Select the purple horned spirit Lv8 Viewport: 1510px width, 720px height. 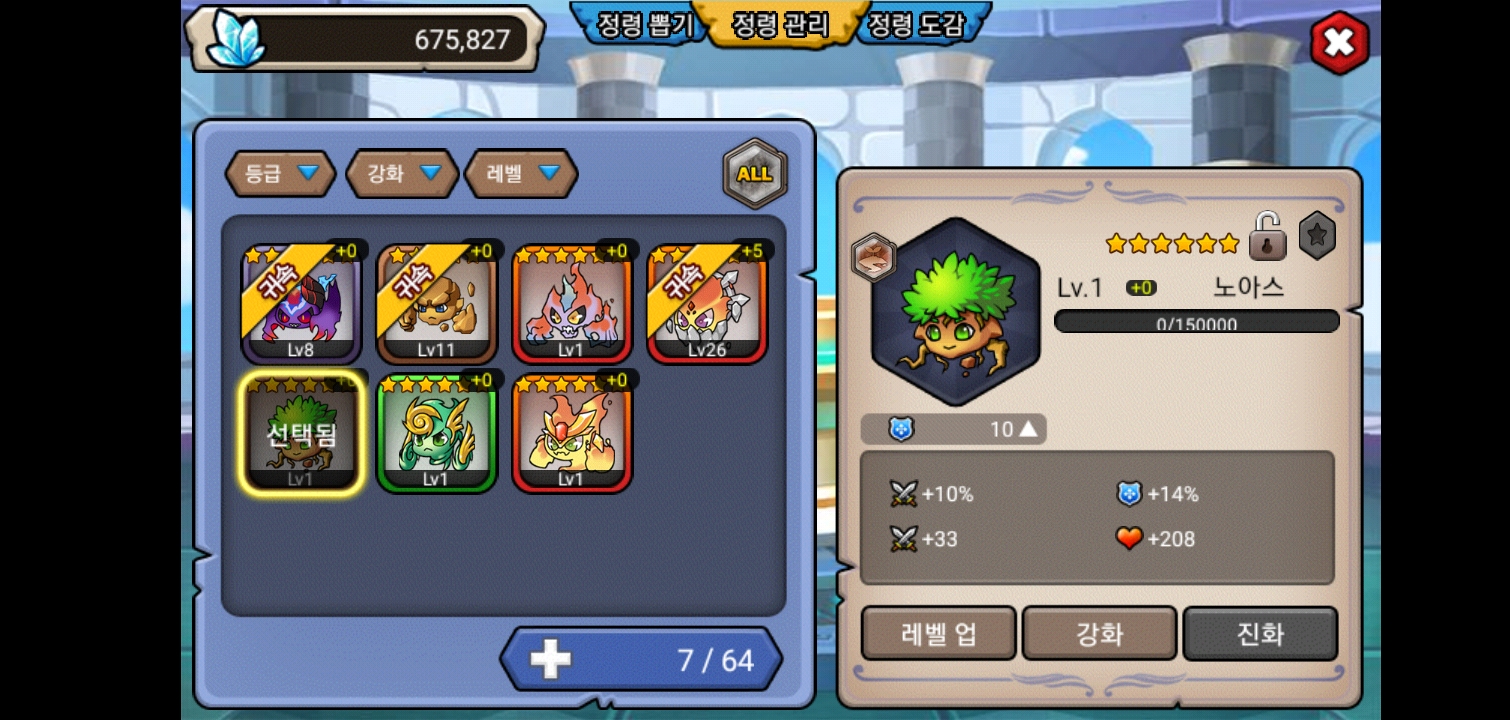coord(302,304)
